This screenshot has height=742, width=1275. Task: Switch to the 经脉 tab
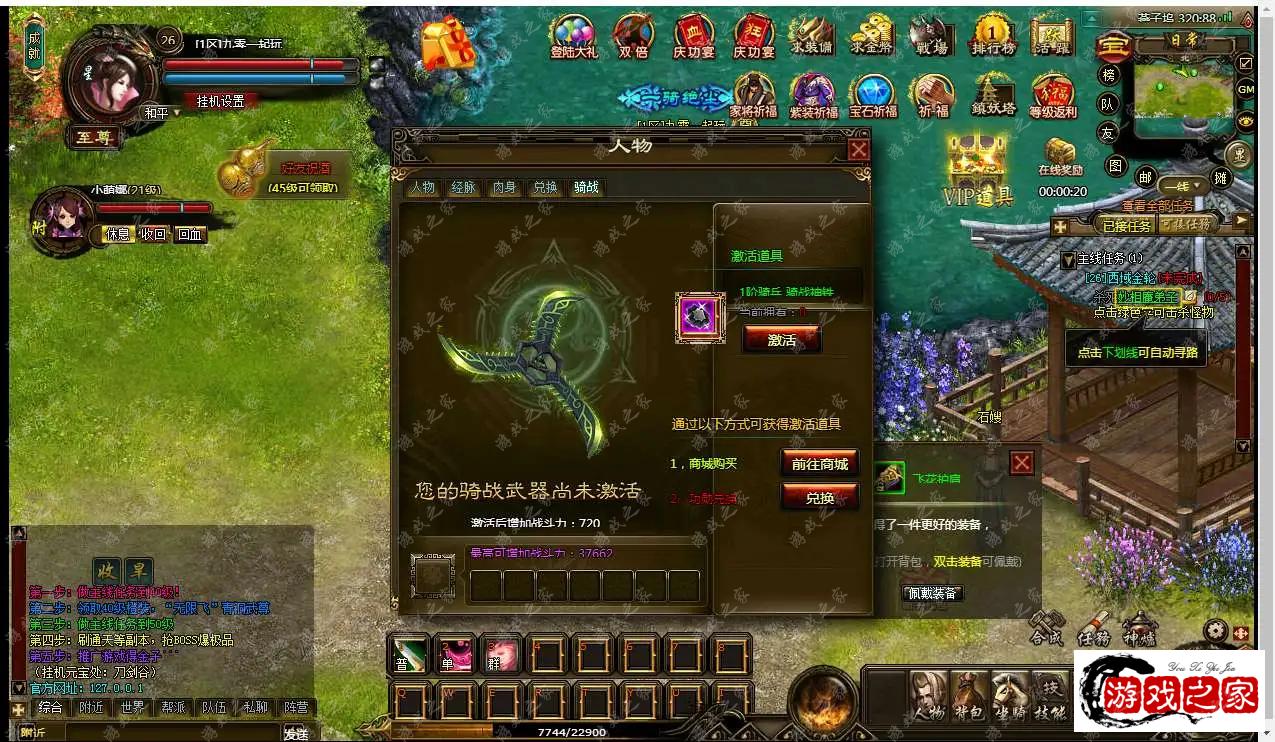[463, 187]
